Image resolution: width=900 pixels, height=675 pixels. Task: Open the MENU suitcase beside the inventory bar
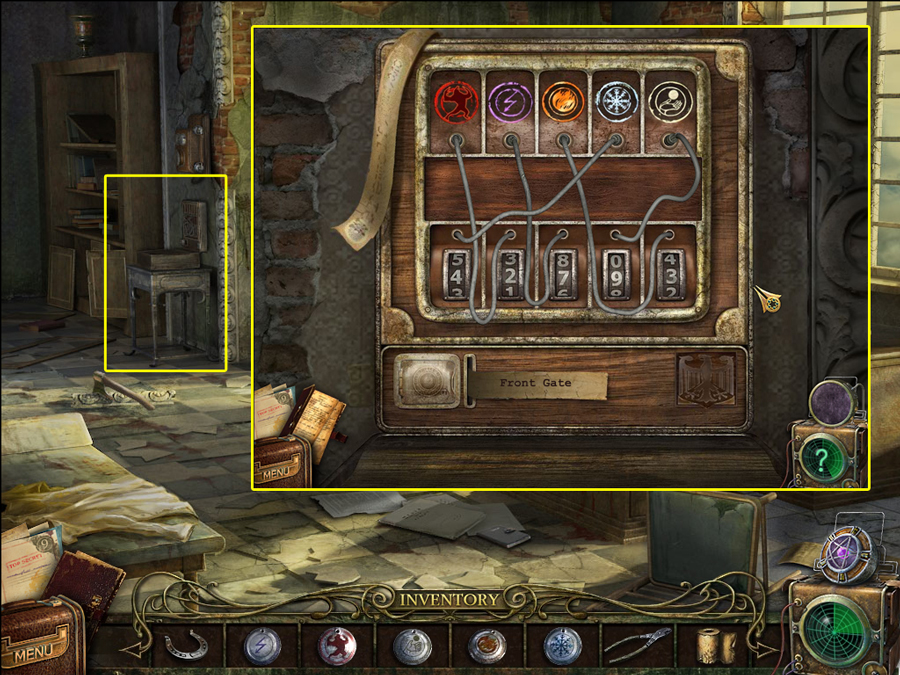pyautogui.click(x=36, y=640)
